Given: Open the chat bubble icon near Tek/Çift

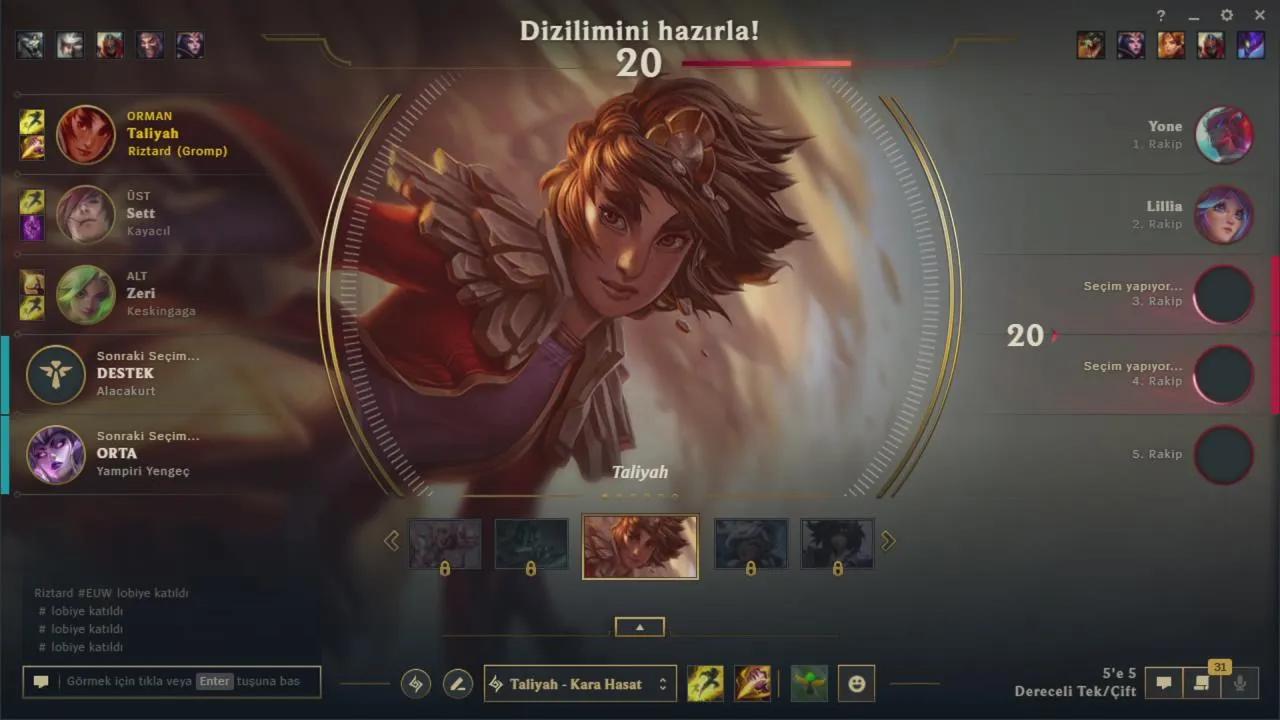Looking at the screenshot, I should tap(1164, 682).
